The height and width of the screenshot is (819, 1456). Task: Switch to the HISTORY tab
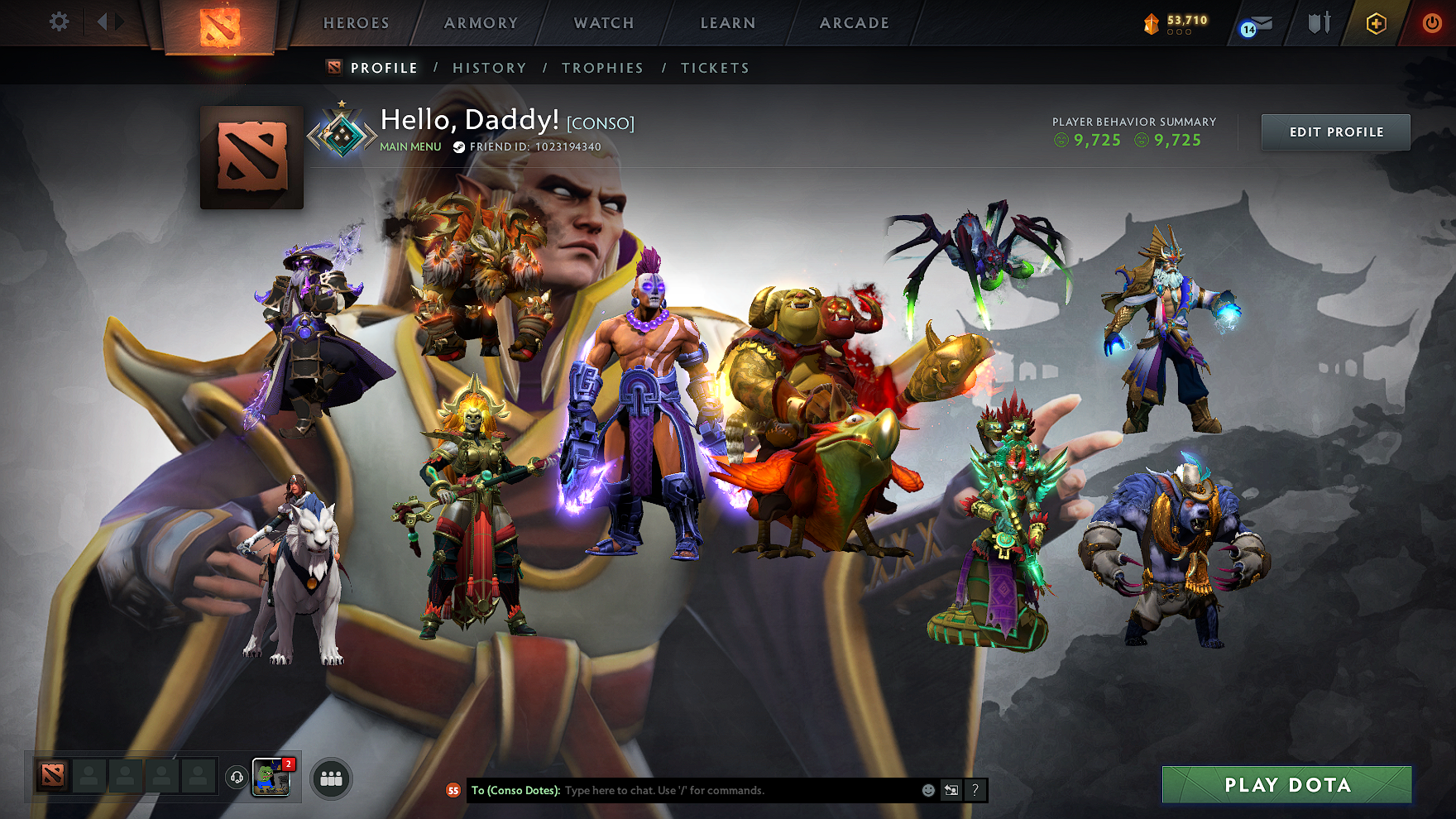click(489, 68)
